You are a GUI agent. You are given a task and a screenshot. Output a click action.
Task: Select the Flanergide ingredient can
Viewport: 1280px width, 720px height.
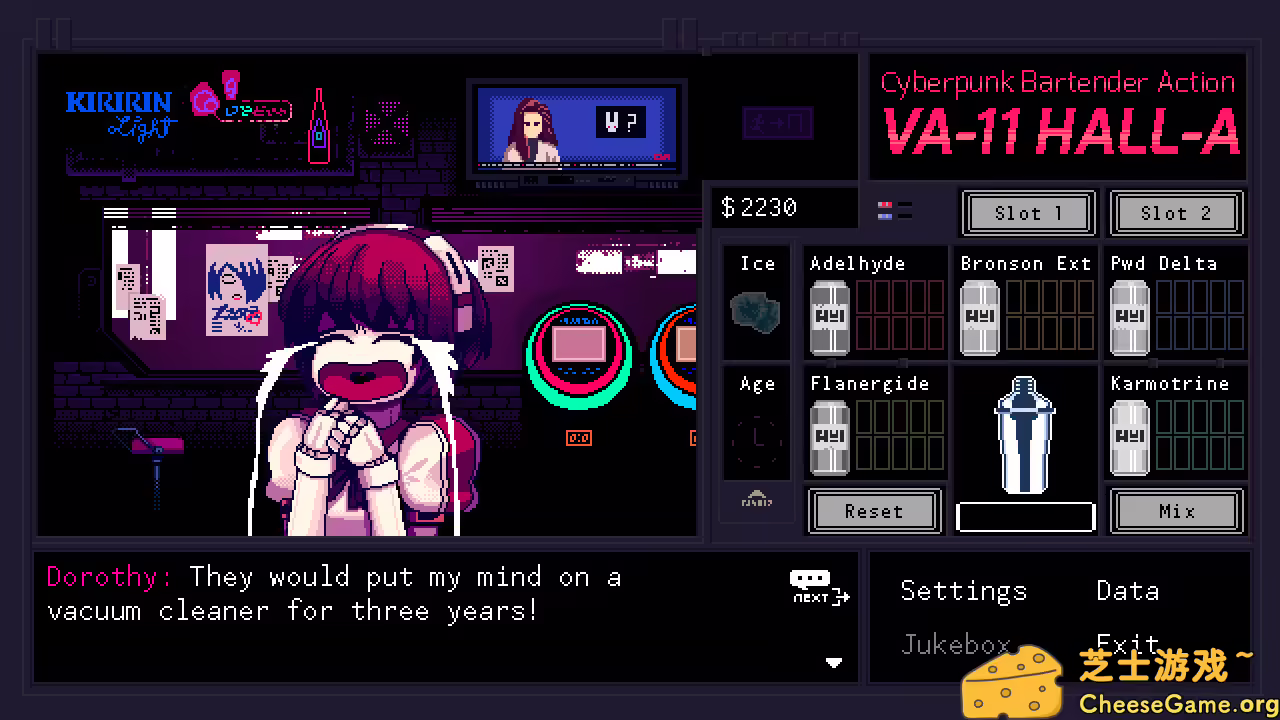(x=829, y=435)
